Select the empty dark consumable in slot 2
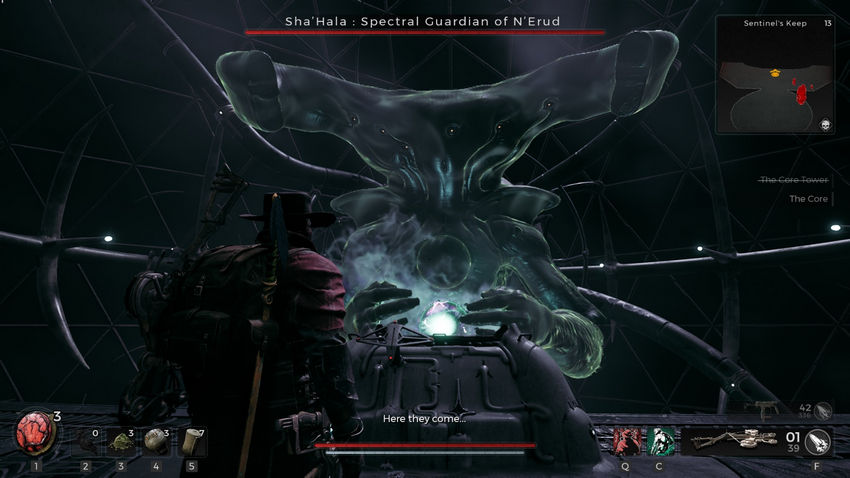The width and height of the screenshot is (850, 478). coord(86,441)
